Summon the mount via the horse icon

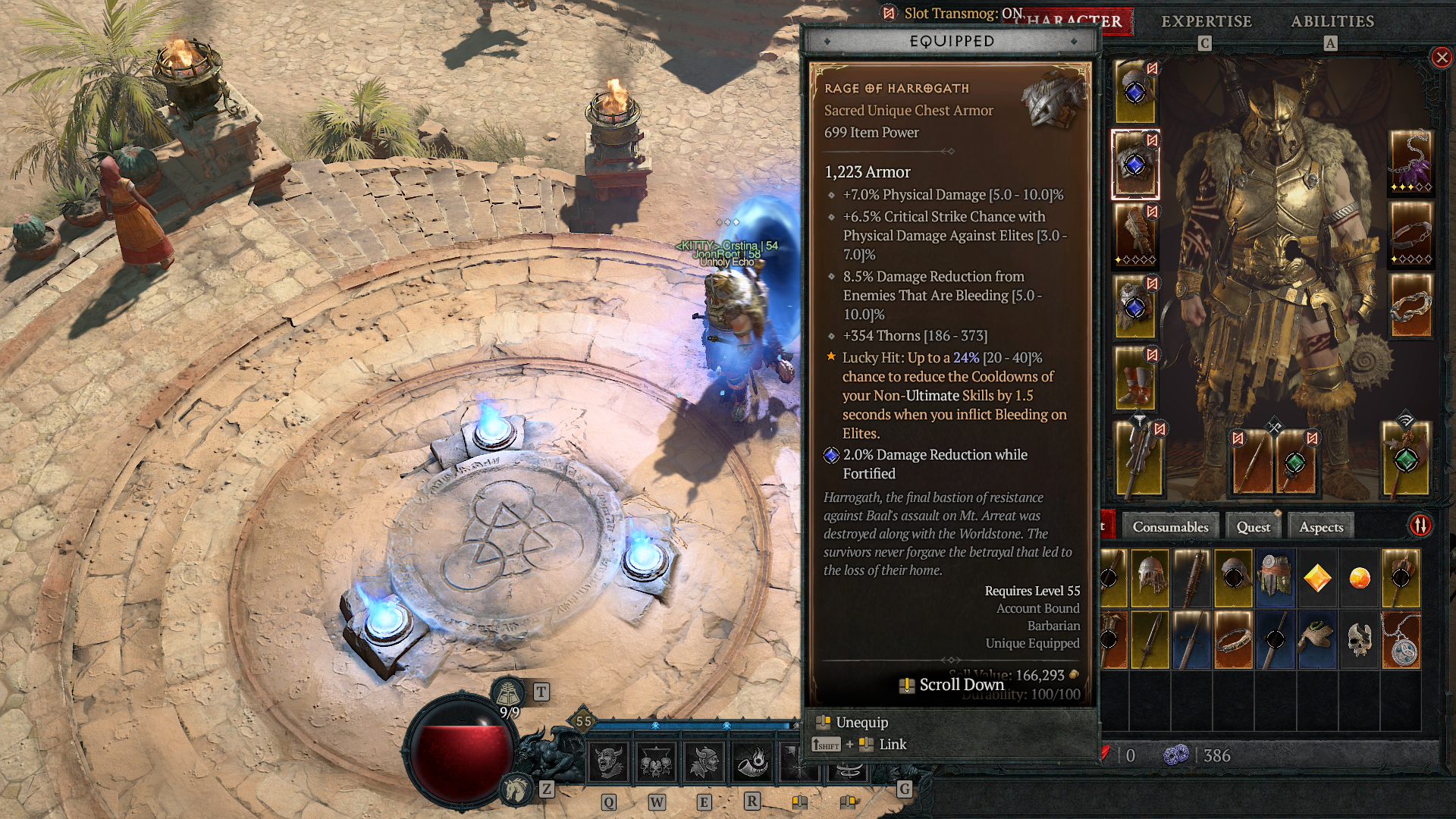[x=515, y=791]
